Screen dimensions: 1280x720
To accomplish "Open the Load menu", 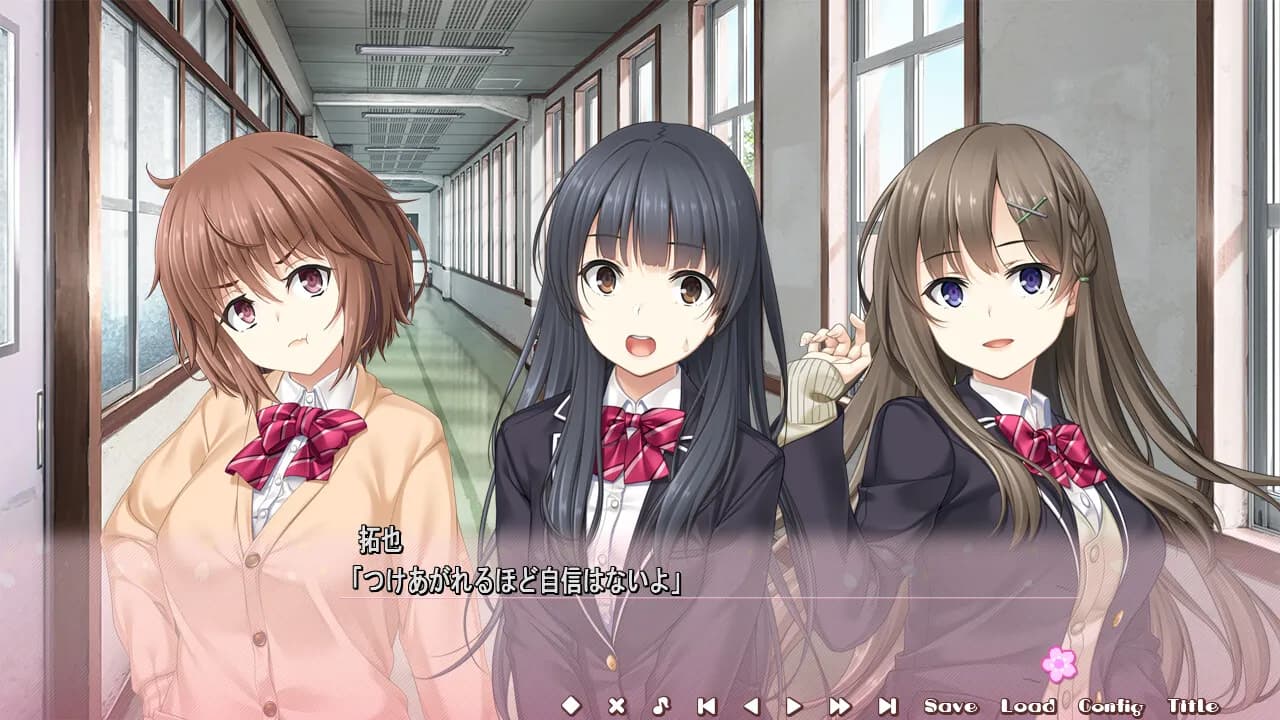I will click(x=1027, y=706).
